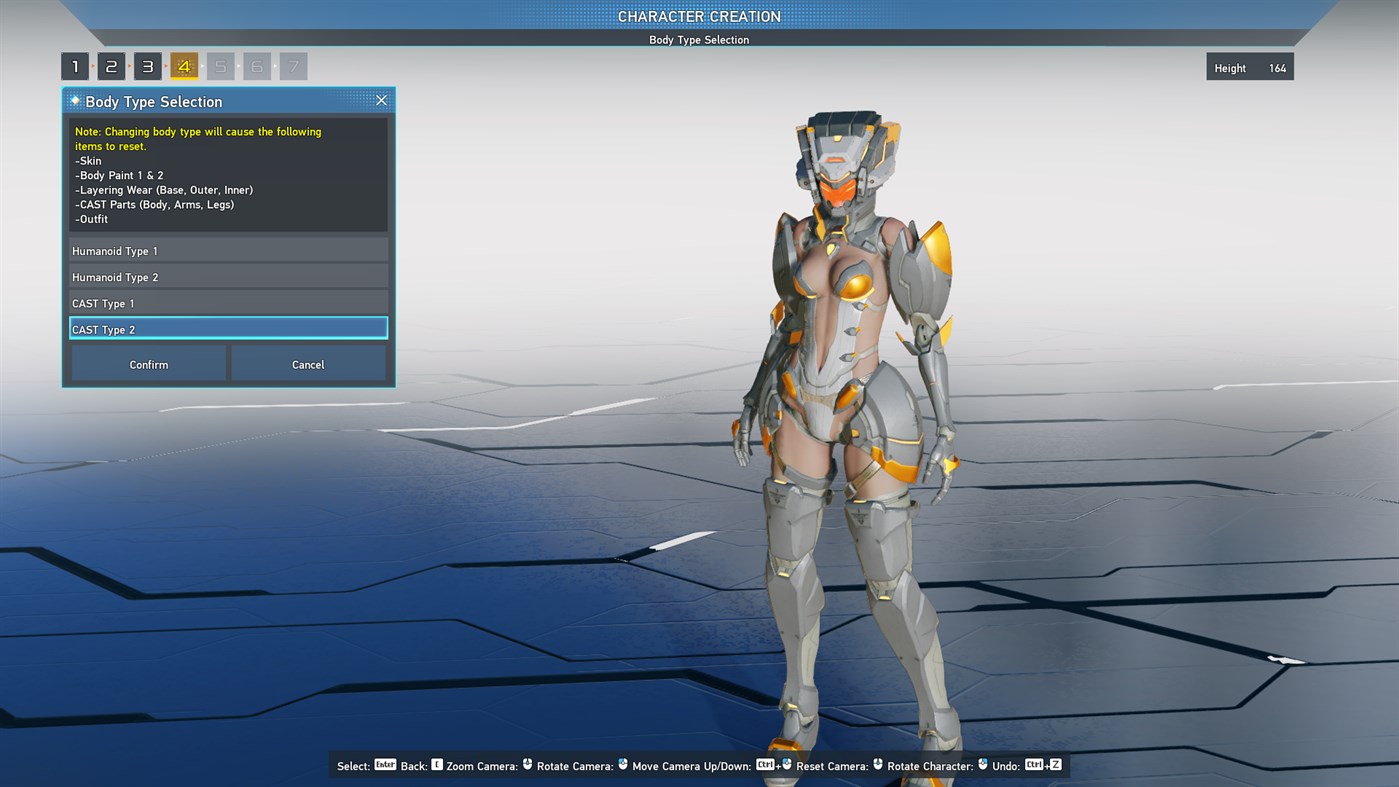Select the highlighted step 4 tab
This screenshot has height=787, width=1399.
pyautogui.click(x=184, y=65)
